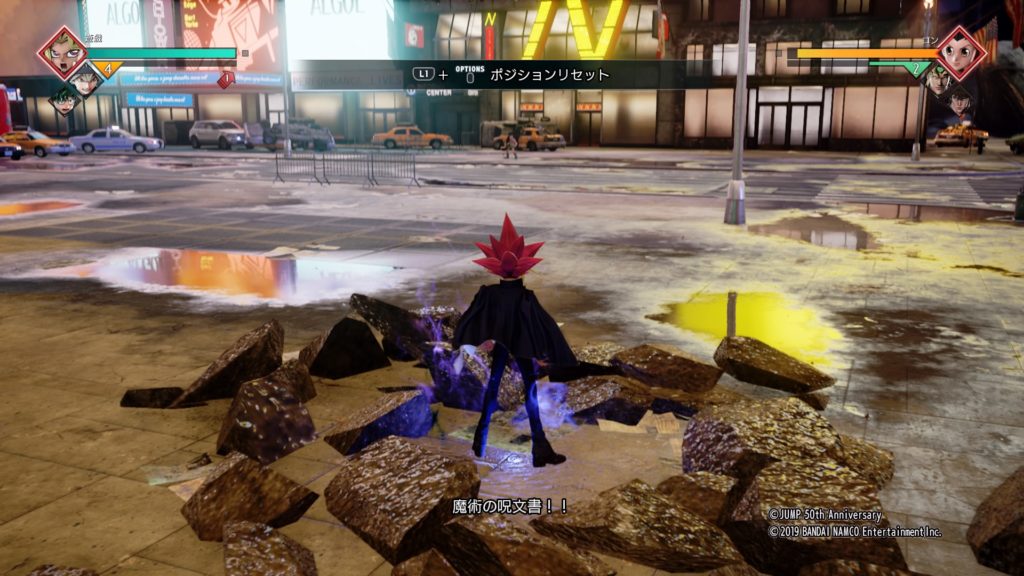Select Yugi's active character portrait
This screenshot has width=1024, height=576.
point(62,52)
